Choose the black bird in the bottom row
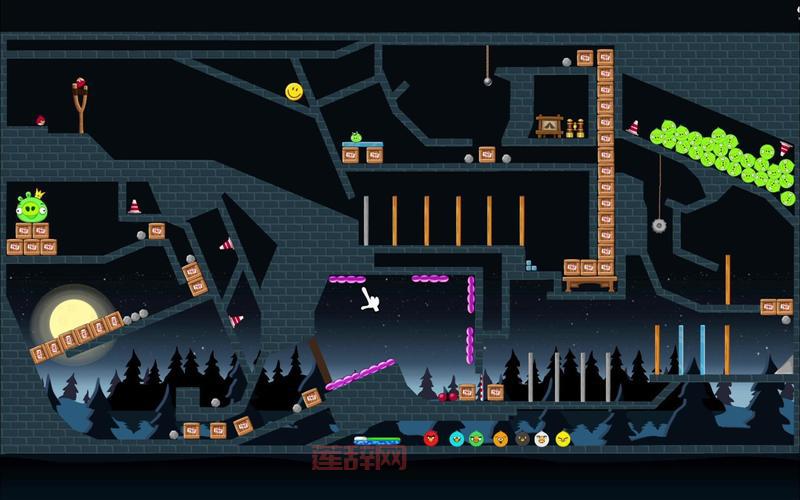This screenshot has width=800, height=500. [x=521, y=438]
